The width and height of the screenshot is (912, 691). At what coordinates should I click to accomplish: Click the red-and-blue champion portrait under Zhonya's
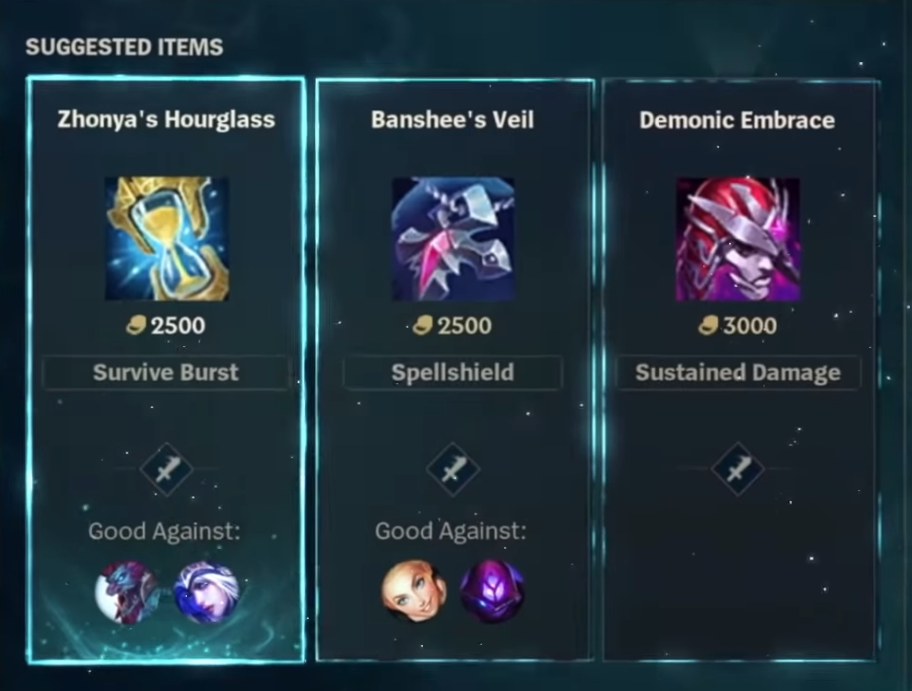coord(127,592)
